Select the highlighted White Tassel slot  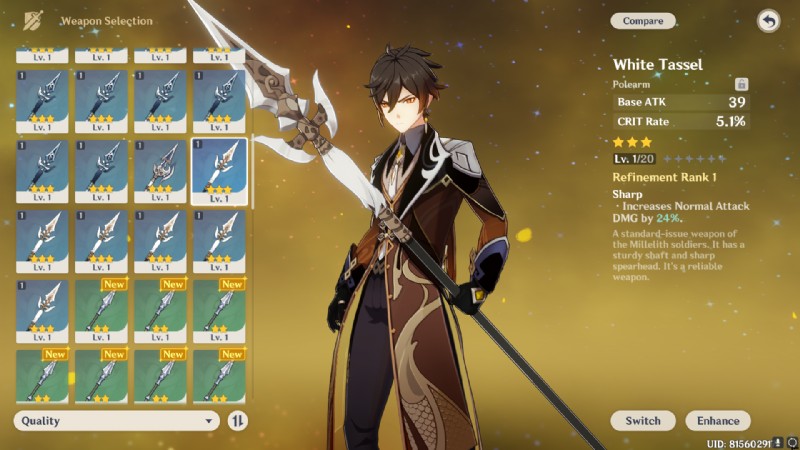(219, 171)
